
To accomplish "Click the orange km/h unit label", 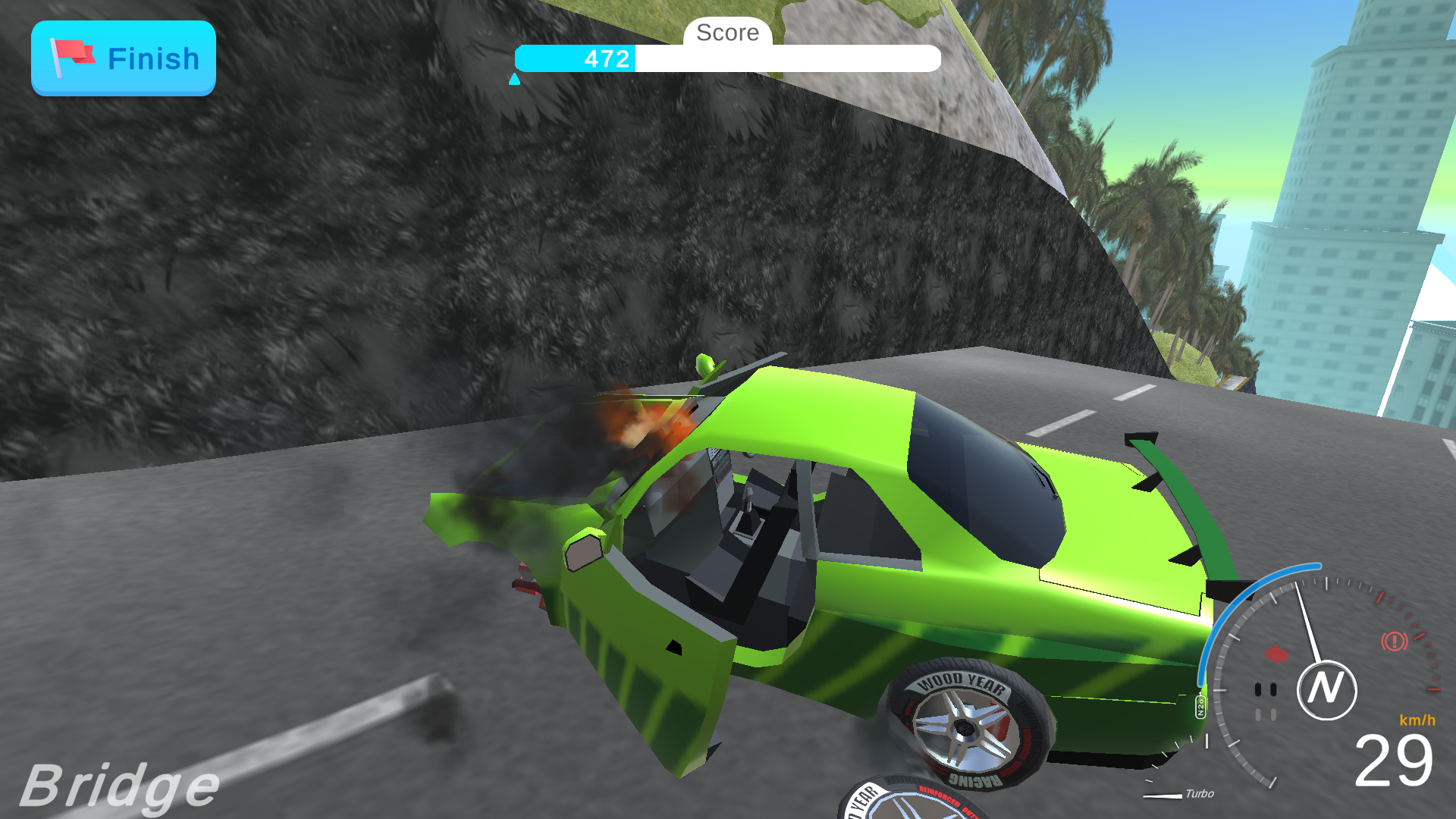I will click(x=1417, y=720).
